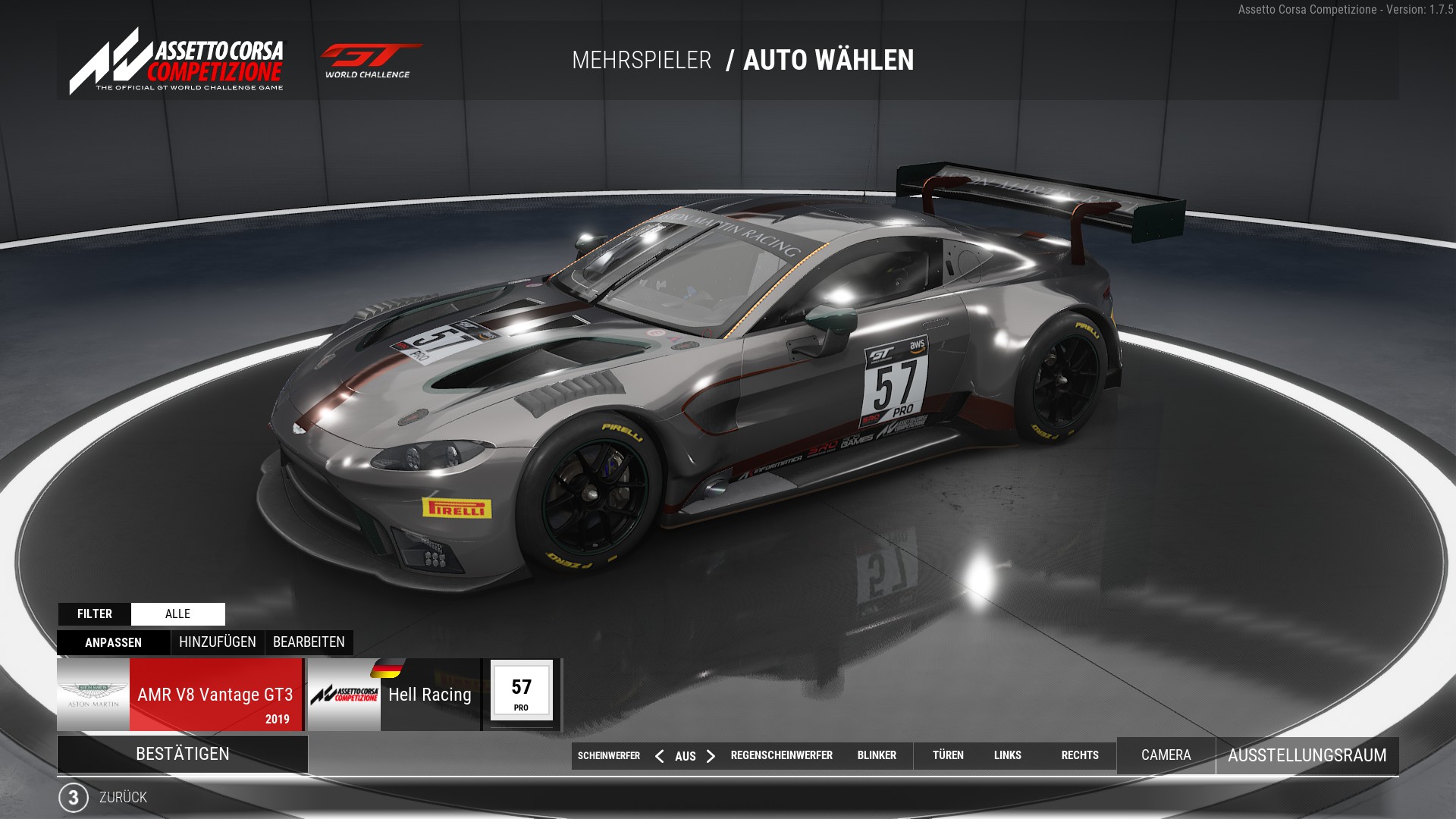The image size is (1456, 819).
Task: Confirm car selection with Bestätigen
Action: coord(182,754)
